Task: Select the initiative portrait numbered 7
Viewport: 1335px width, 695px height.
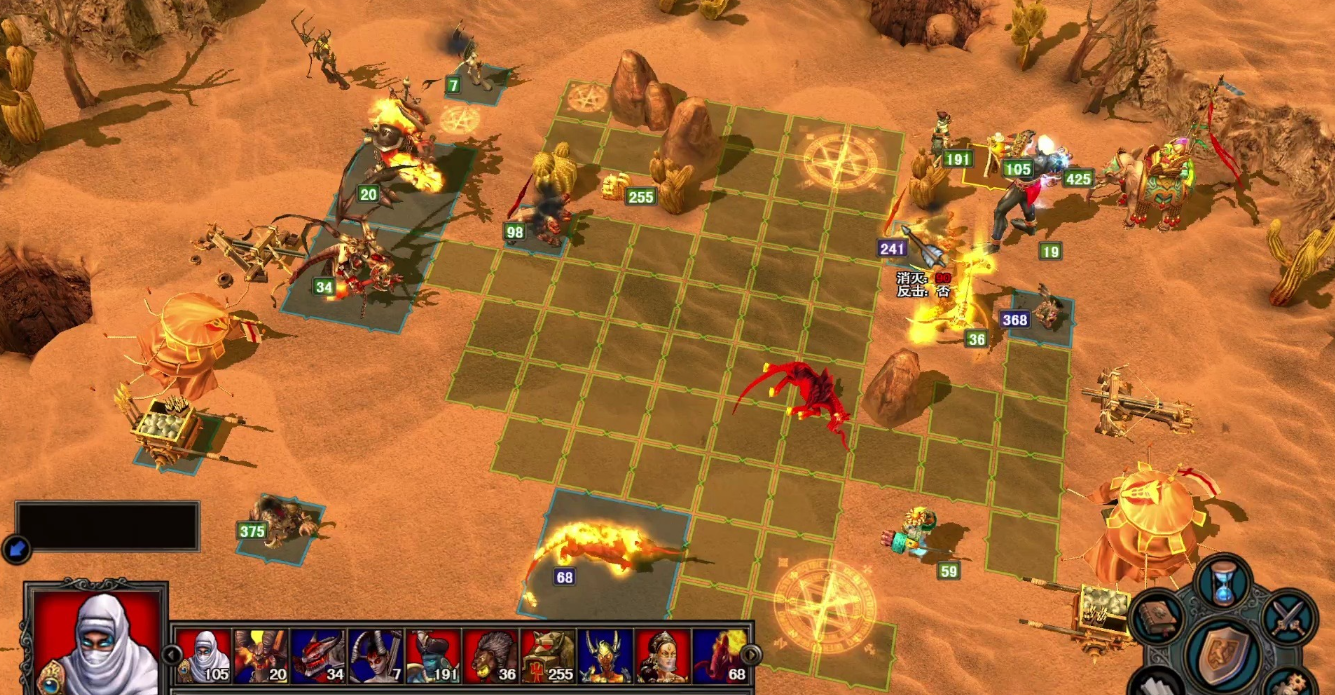Action: click(376, 656)
